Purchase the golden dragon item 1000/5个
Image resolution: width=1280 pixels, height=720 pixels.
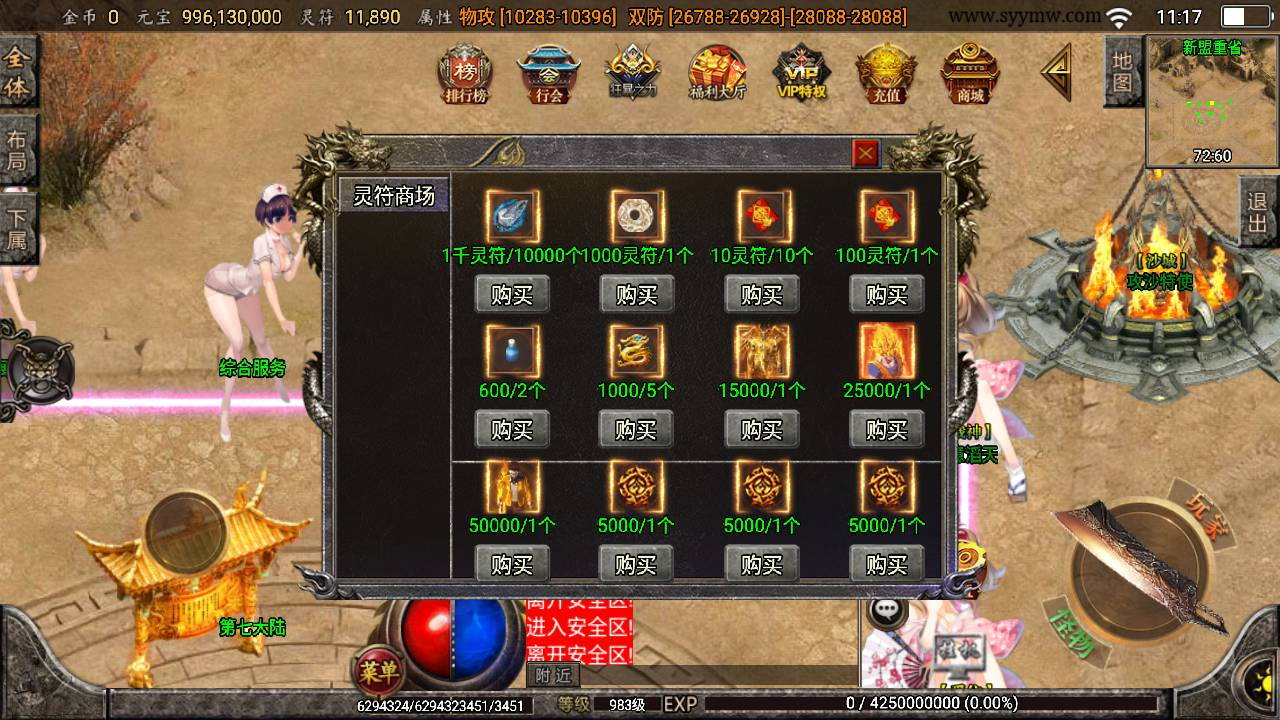coord(636,430)
